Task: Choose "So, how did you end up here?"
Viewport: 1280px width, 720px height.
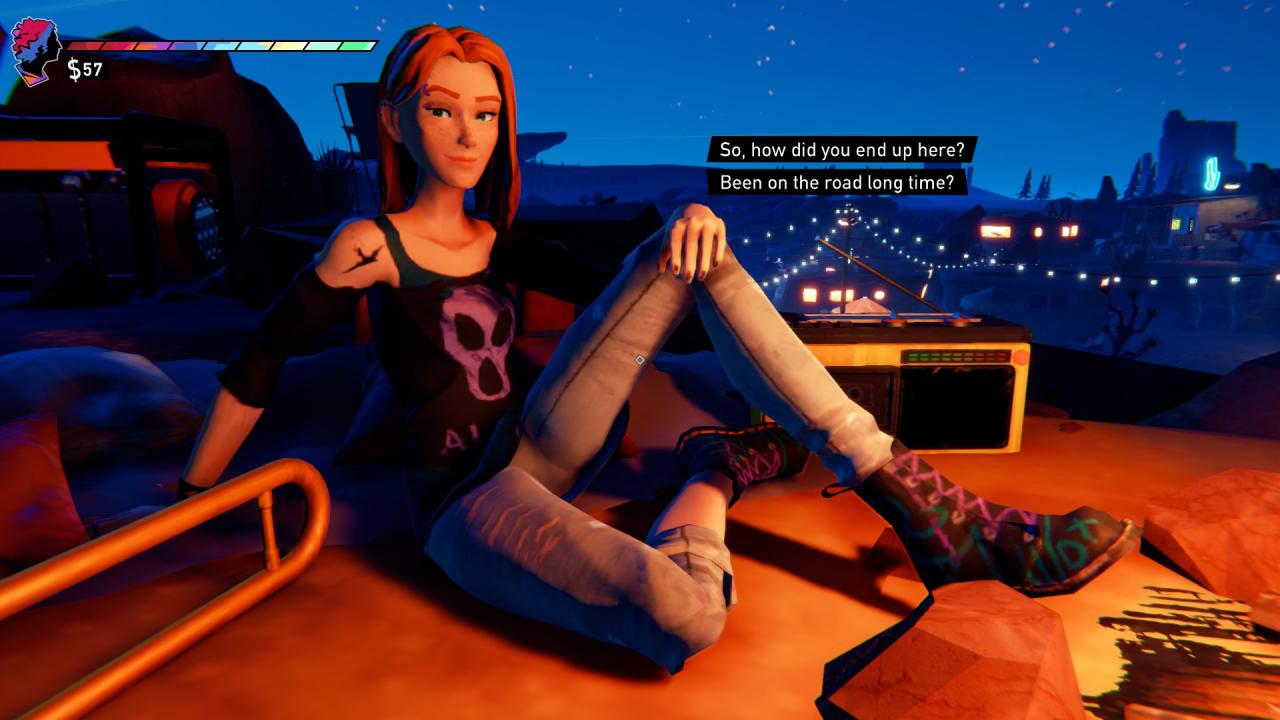Action: [842, 150]
